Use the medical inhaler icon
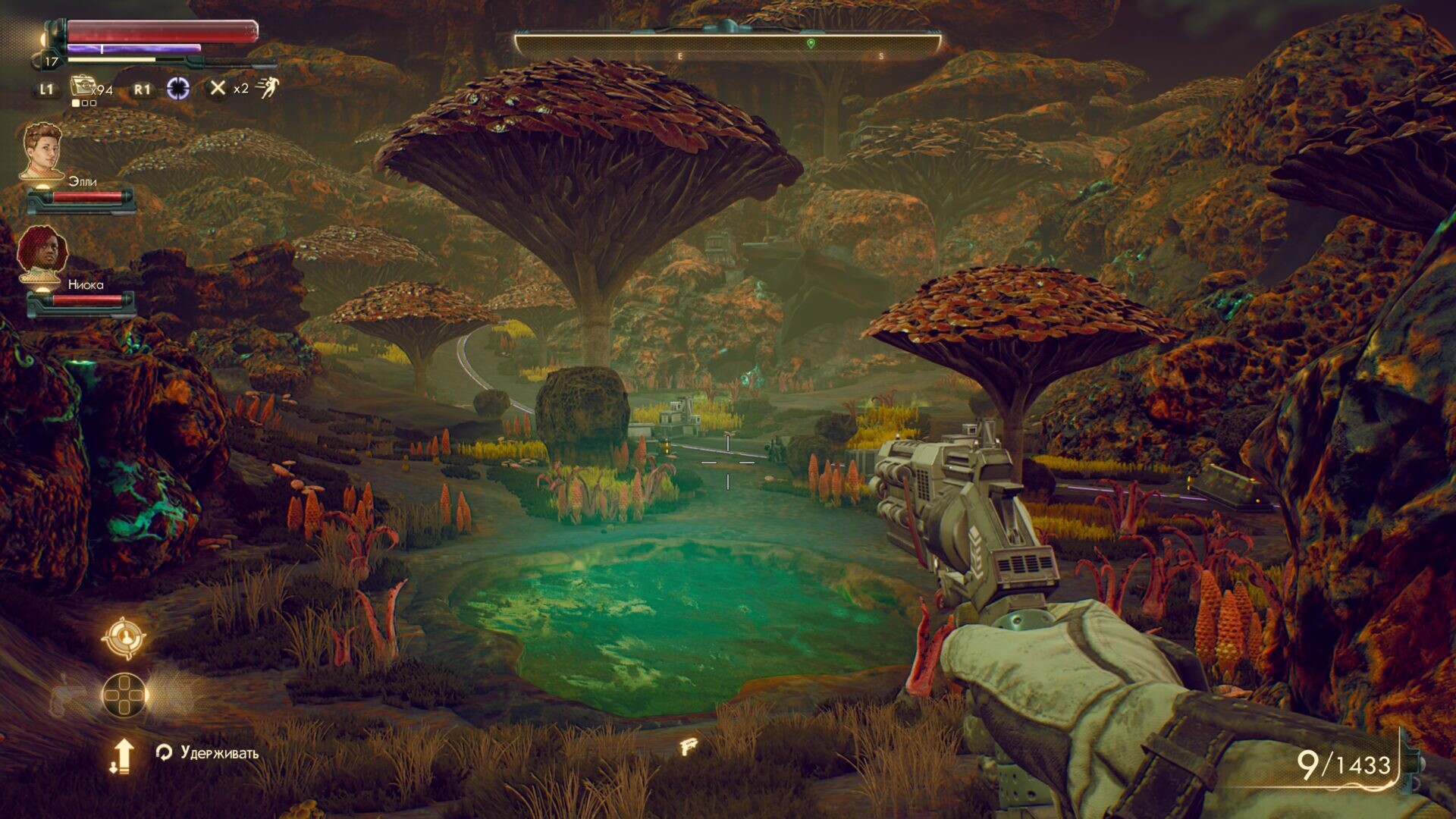 tap(82, 88)
